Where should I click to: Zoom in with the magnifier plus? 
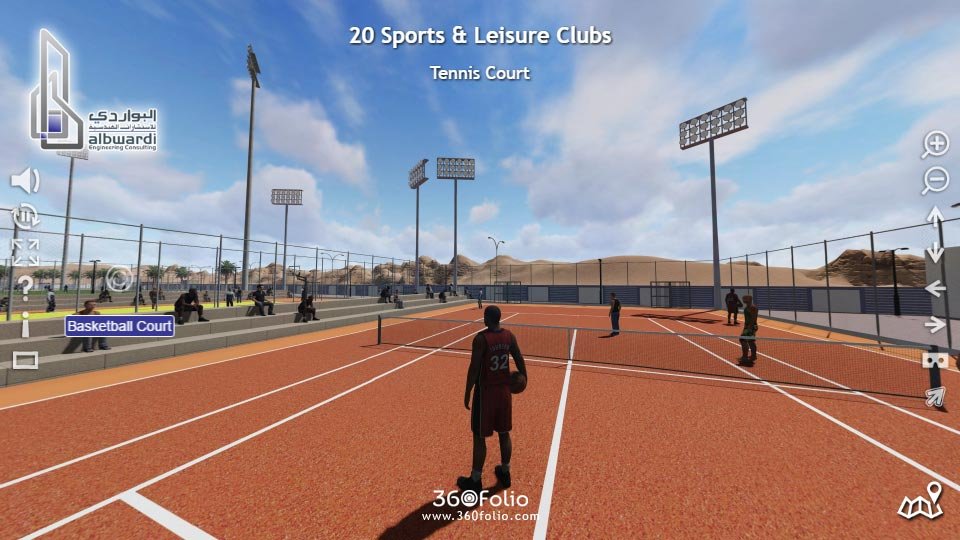(935, 144)
